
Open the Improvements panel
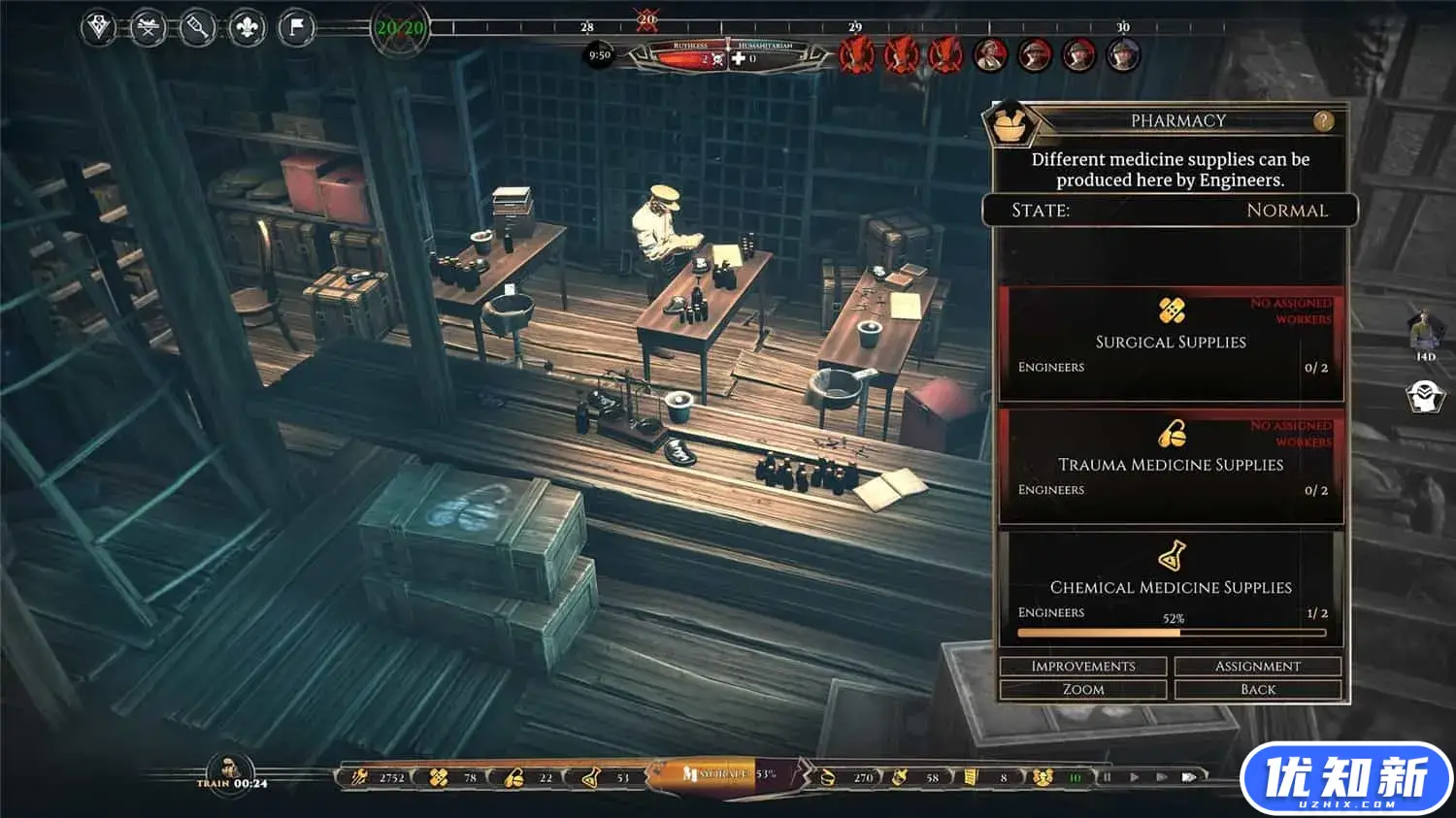(1082, 667)
